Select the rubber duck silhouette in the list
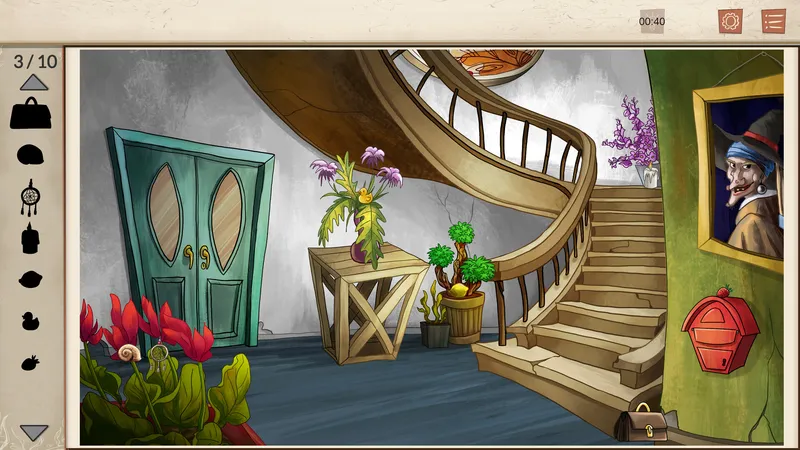This screenshot has width=800, height=450. coord(31,321)
